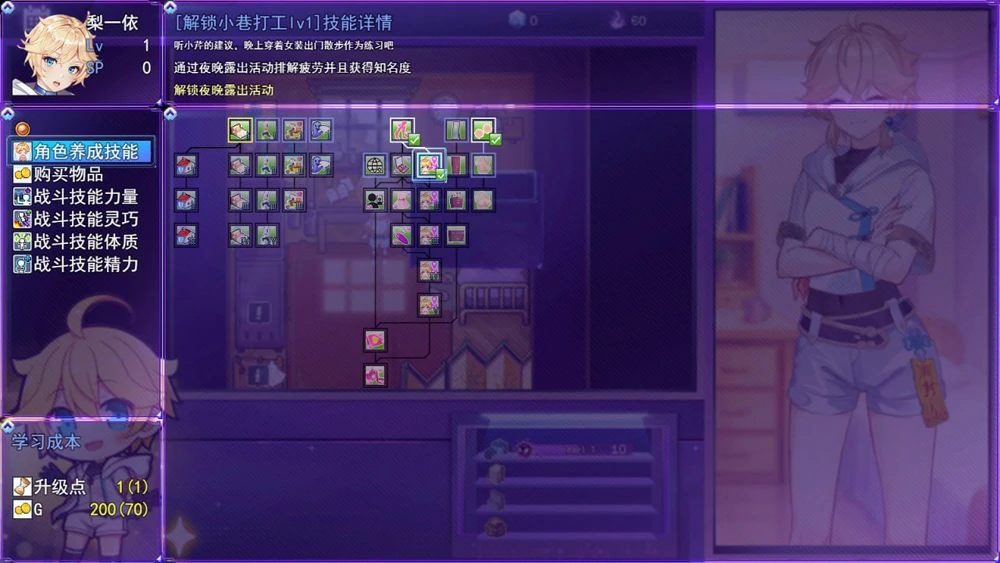Switch to 战斗技能力量 skills
Viewport: 1000px width, 563px height.
point(85,197)
